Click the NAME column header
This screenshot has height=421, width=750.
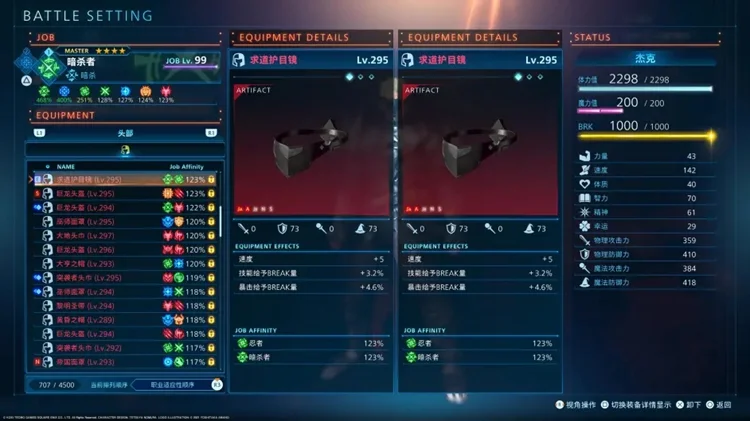[66, 166]
